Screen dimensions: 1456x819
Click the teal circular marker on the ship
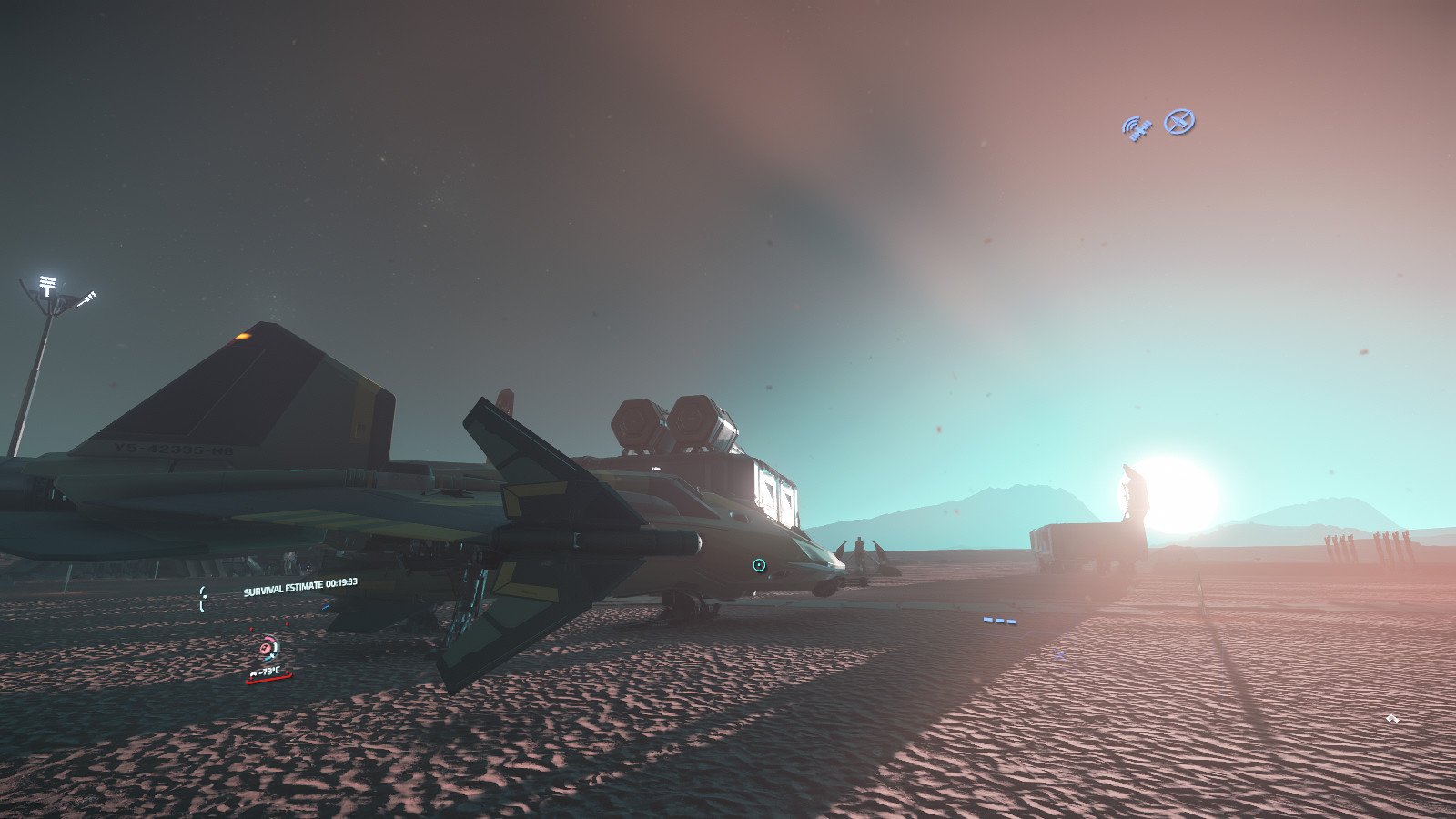click(x=759, y=565)
